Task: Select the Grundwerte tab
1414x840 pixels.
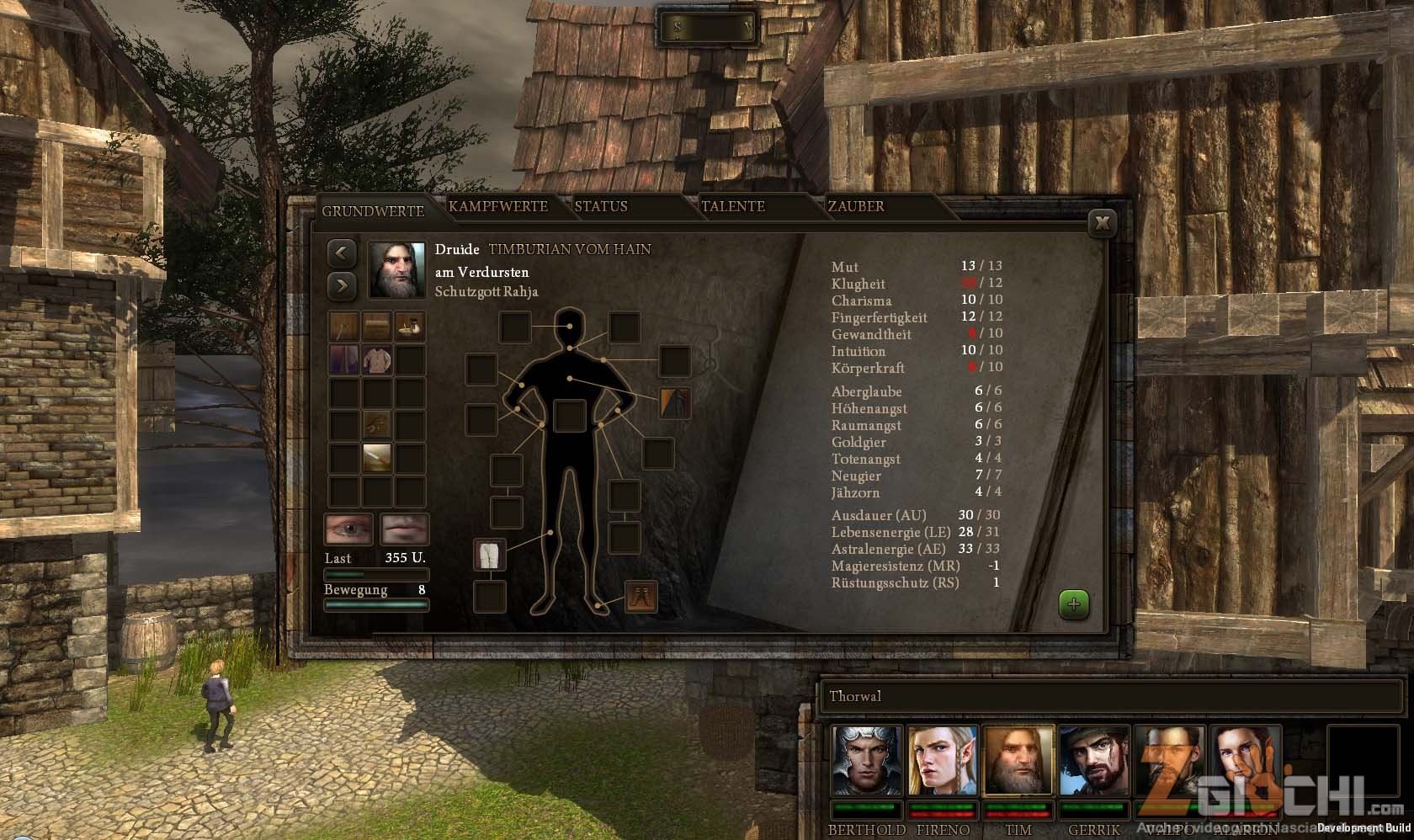Action: [x=373, y=210]
